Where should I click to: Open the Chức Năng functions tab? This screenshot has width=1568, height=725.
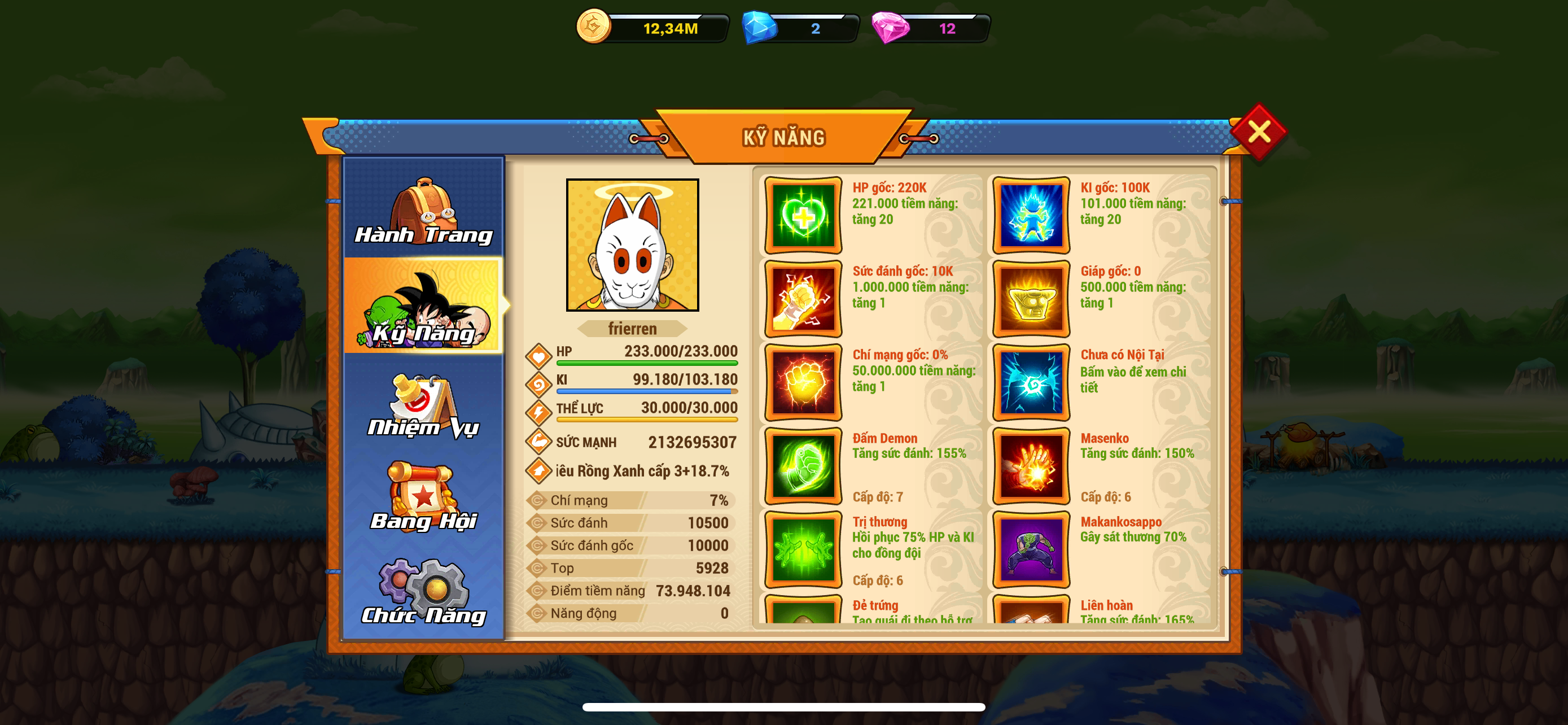[424, 591]
